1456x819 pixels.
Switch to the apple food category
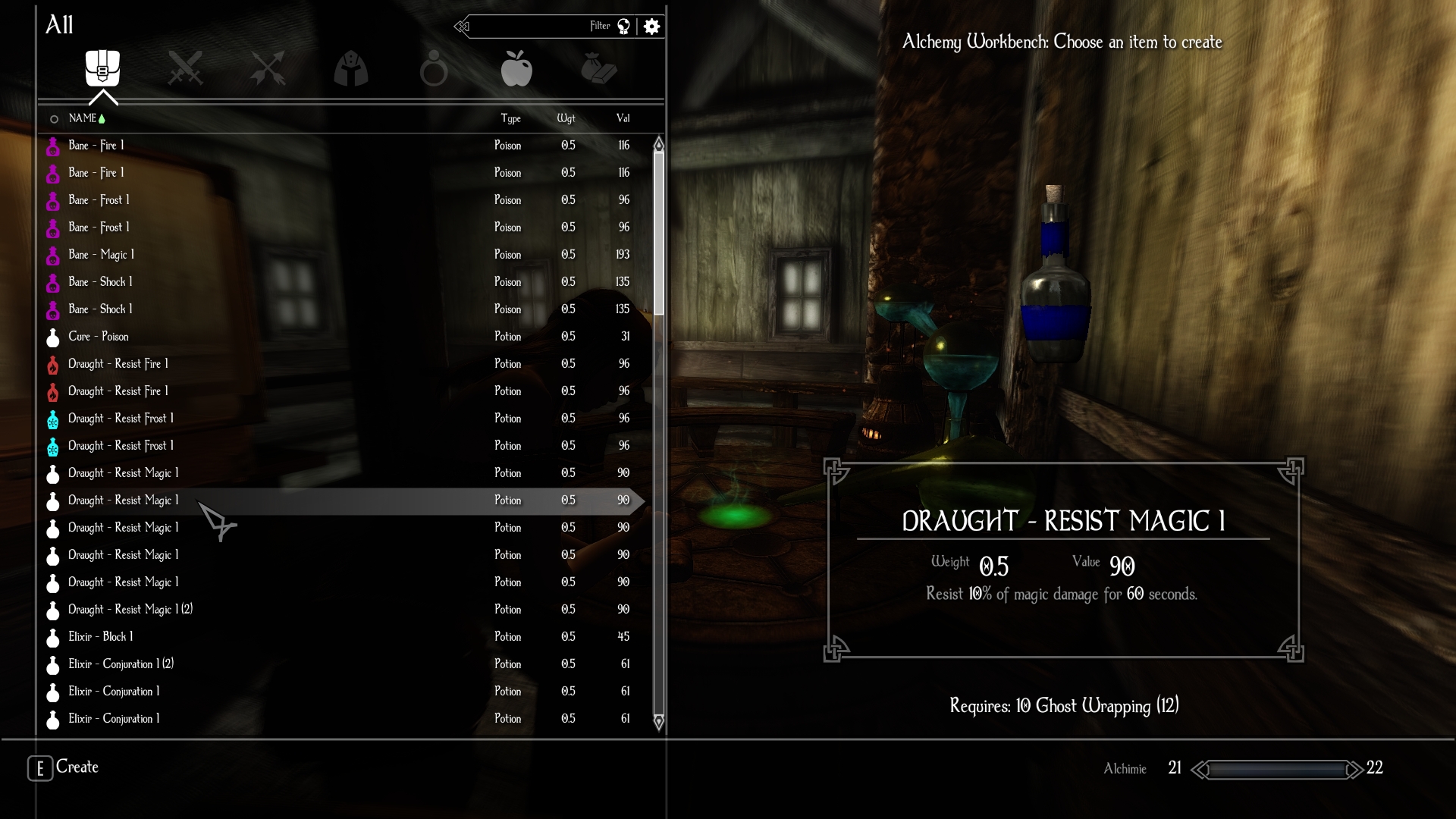[516, 68]
